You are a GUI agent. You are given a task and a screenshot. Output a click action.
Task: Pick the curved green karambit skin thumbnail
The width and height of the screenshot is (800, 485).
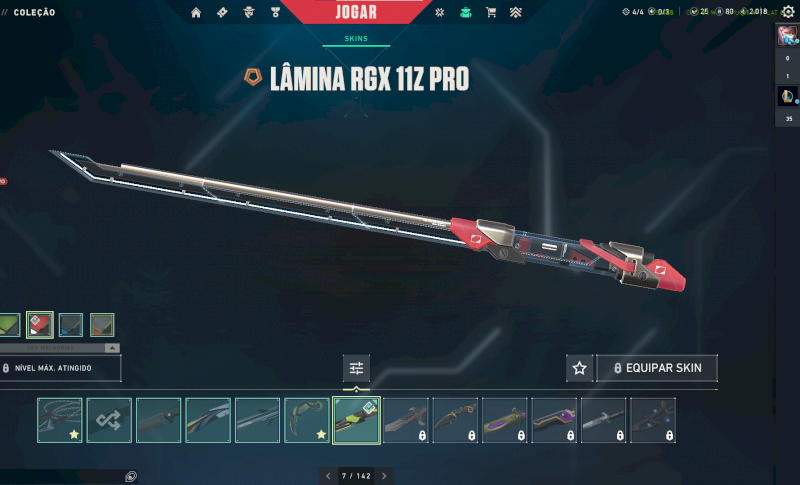(306, 420)
